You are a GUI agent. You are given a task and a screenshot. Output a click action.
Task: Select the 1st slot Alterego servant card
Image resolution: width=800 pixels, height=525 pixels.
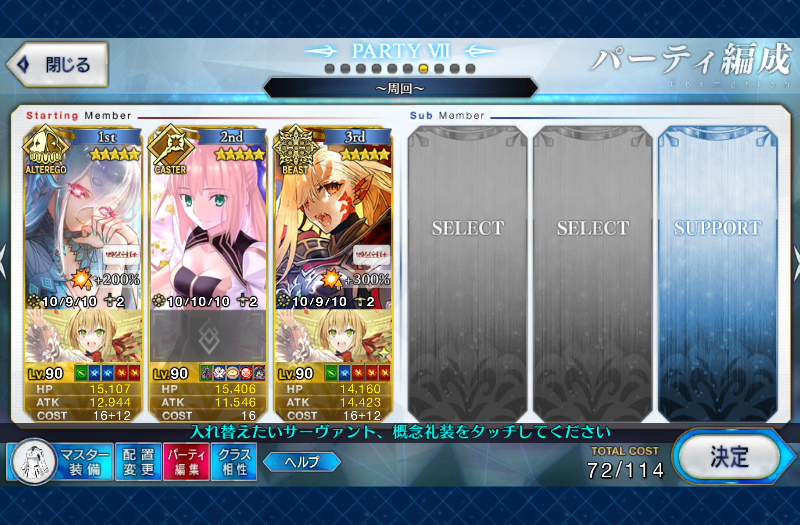click(x=83, y=220)
